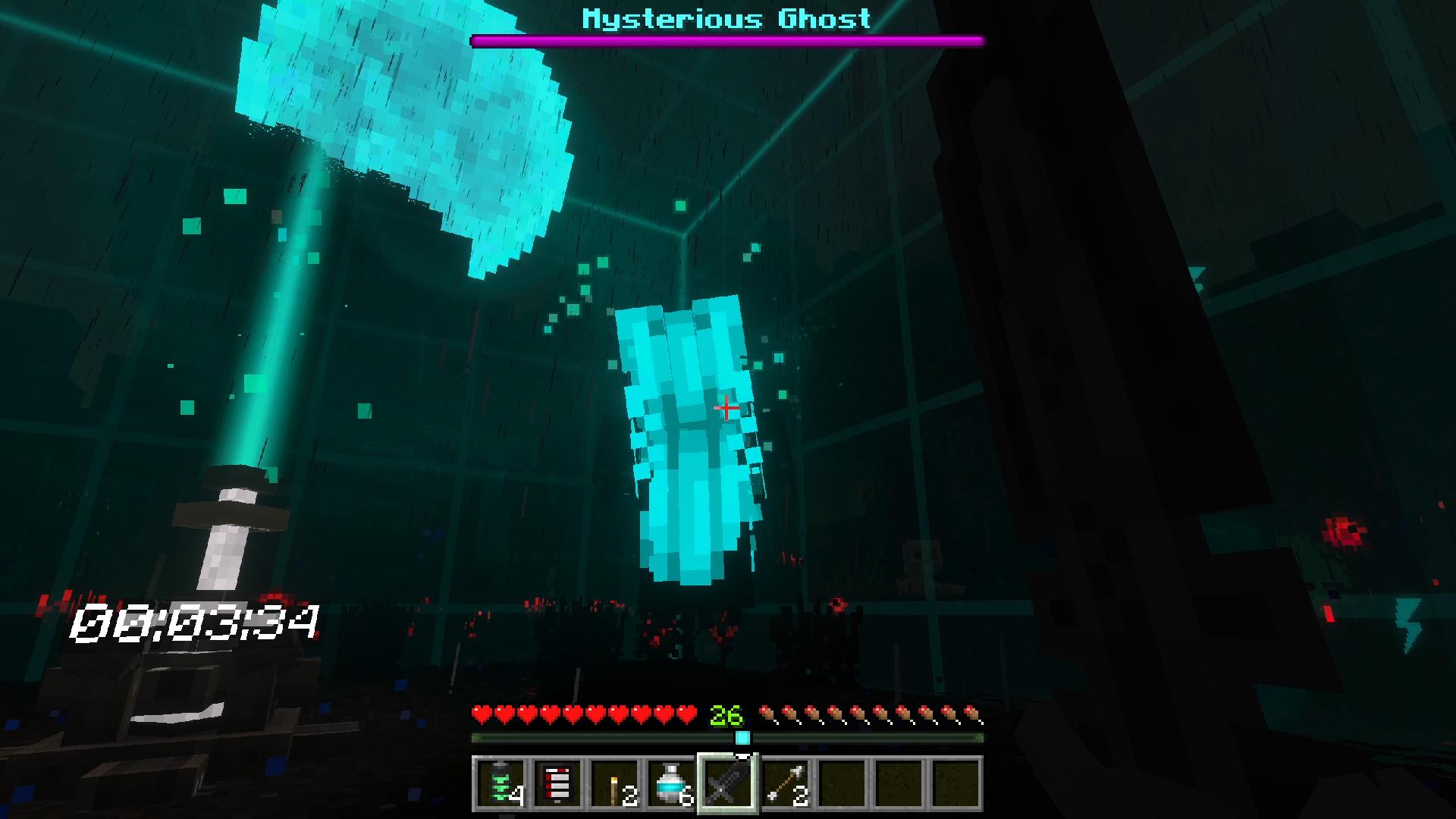Click the leftmost red heart icon

coord(482,714)
